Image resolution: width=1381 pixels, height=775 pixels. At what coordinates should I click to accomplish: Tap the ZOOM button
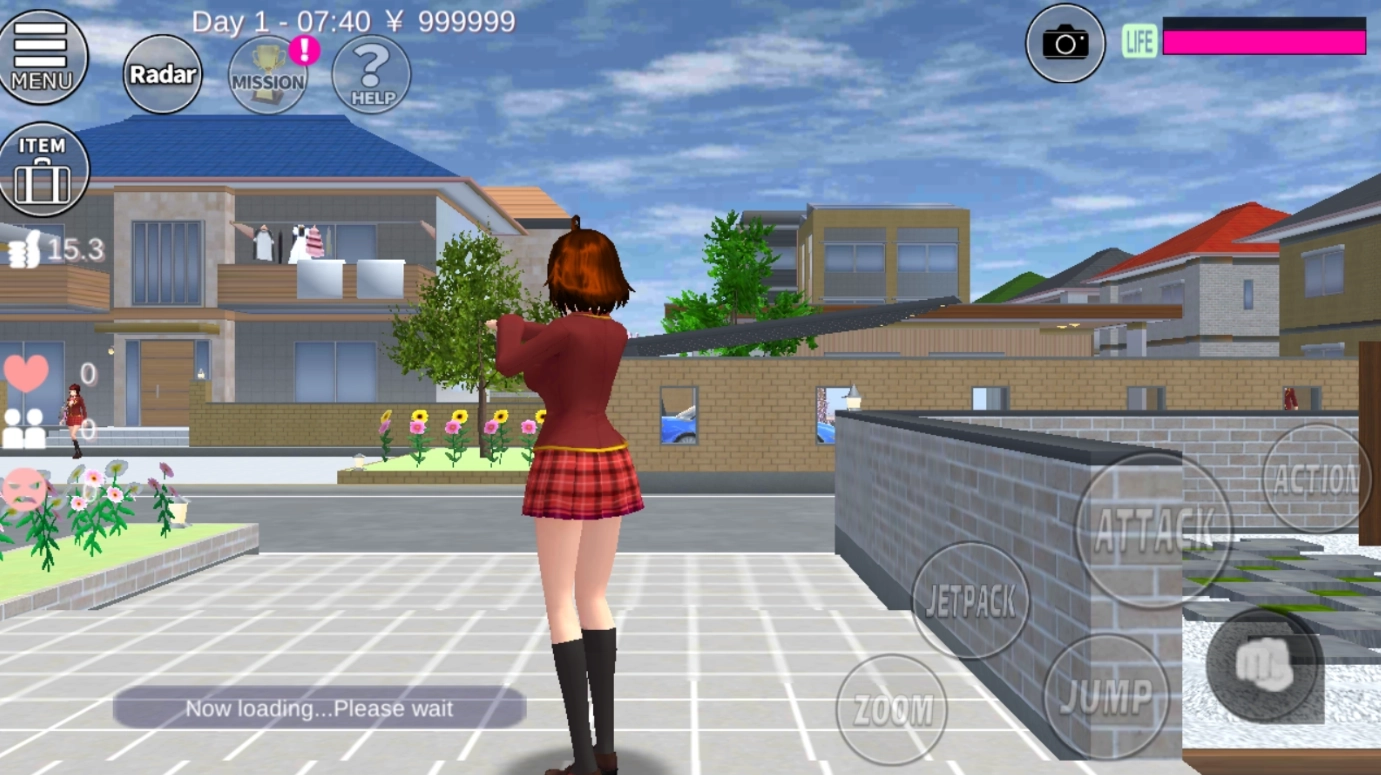pyautogui.click(x=891, y=709)
